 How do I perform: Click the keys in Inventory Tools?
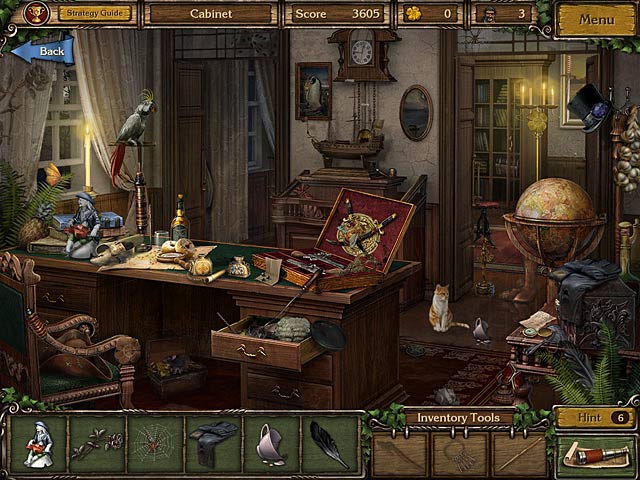click(x=459, y=454)
